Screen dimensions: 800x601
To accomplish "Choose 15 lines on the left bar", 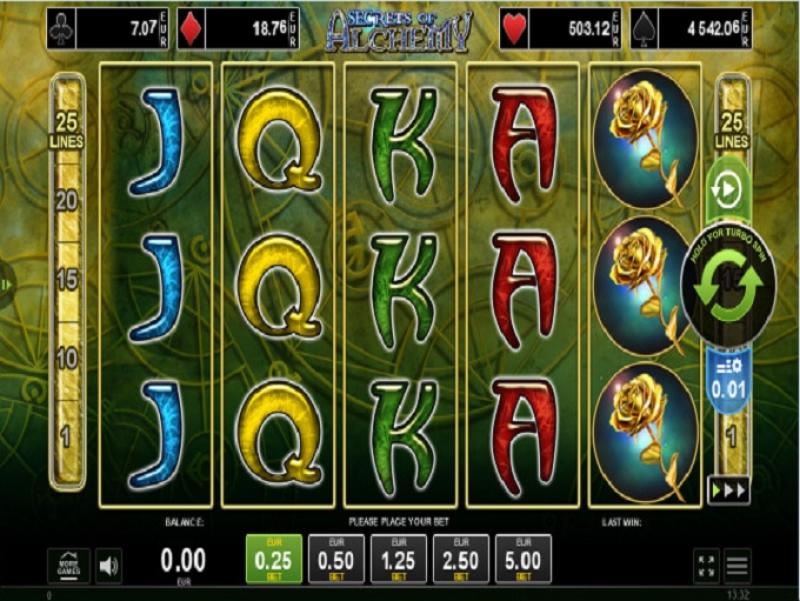I will (67, 280).
